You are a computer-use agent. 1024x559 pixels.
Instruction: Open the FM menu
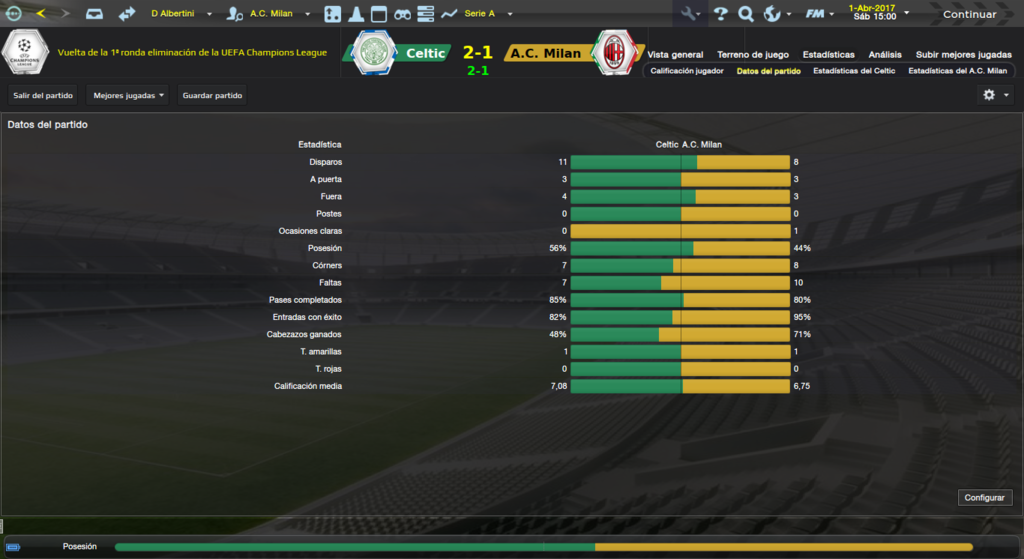coord(821,14)
